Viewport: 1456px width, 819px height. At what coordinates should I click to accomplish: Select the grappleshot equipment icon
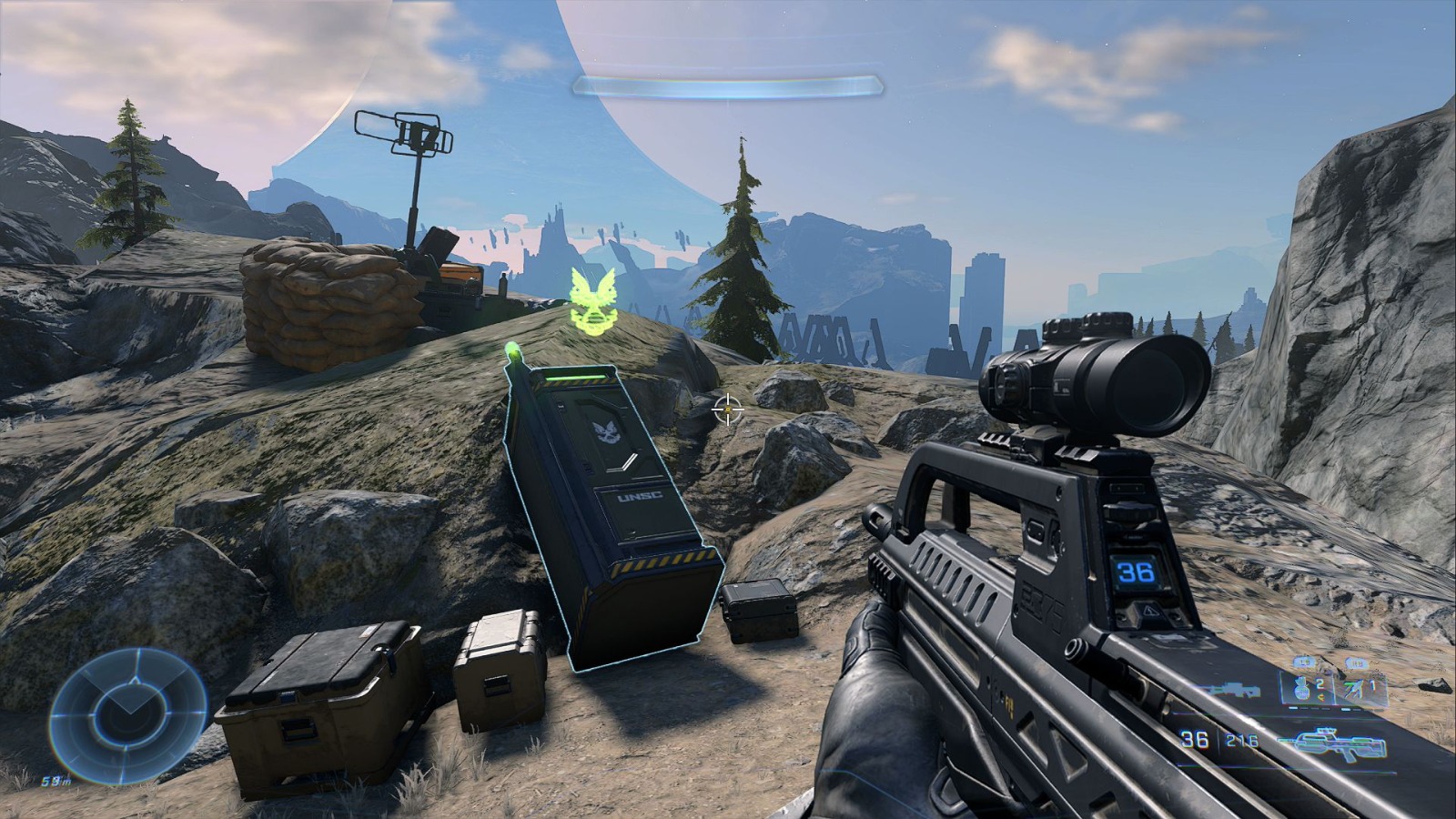pos(1352,690)
